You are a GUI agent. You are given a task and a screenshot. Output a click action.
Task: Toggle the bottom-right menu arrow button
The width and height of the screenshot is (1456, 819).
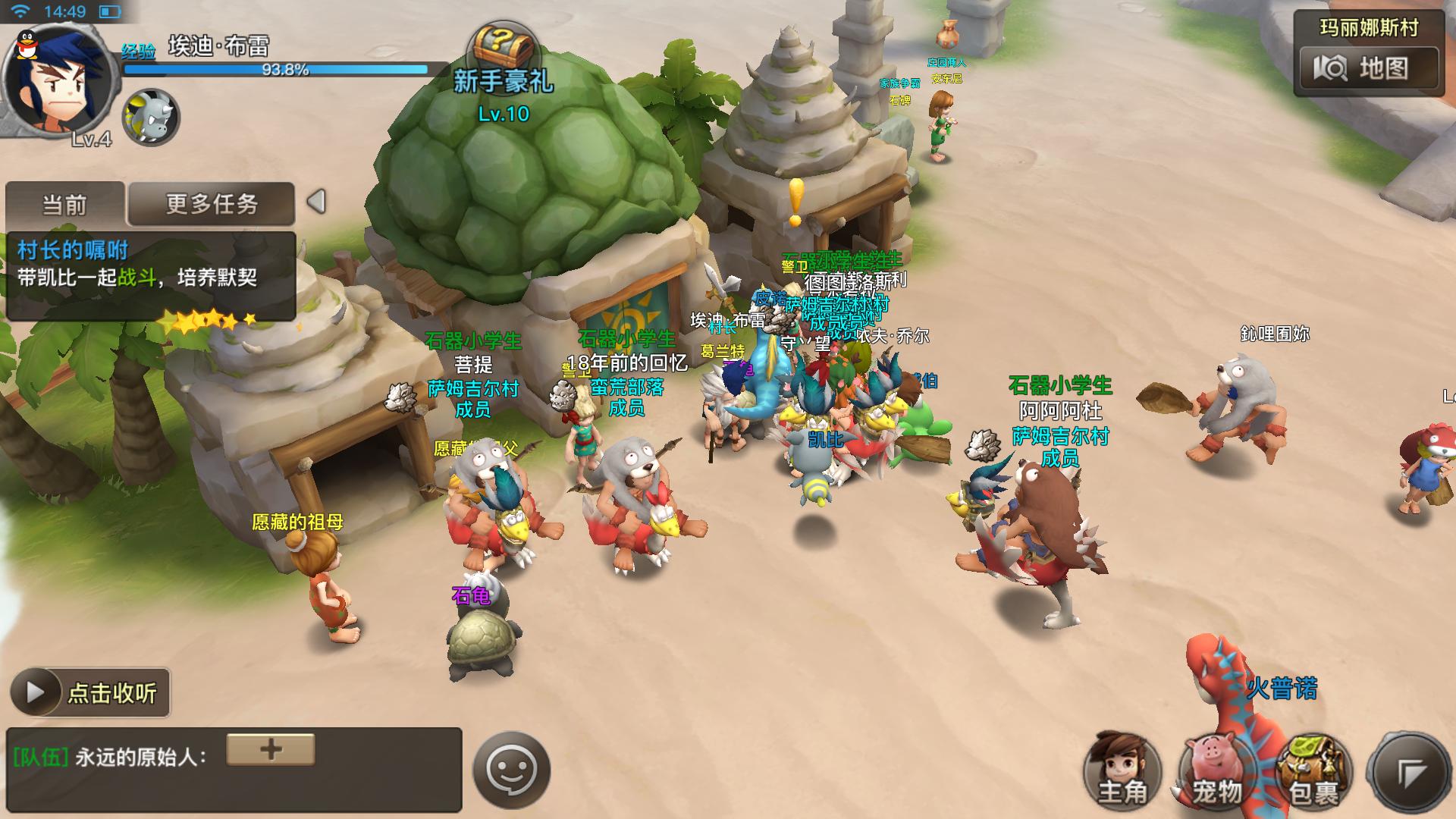(x=1410, y=772)
